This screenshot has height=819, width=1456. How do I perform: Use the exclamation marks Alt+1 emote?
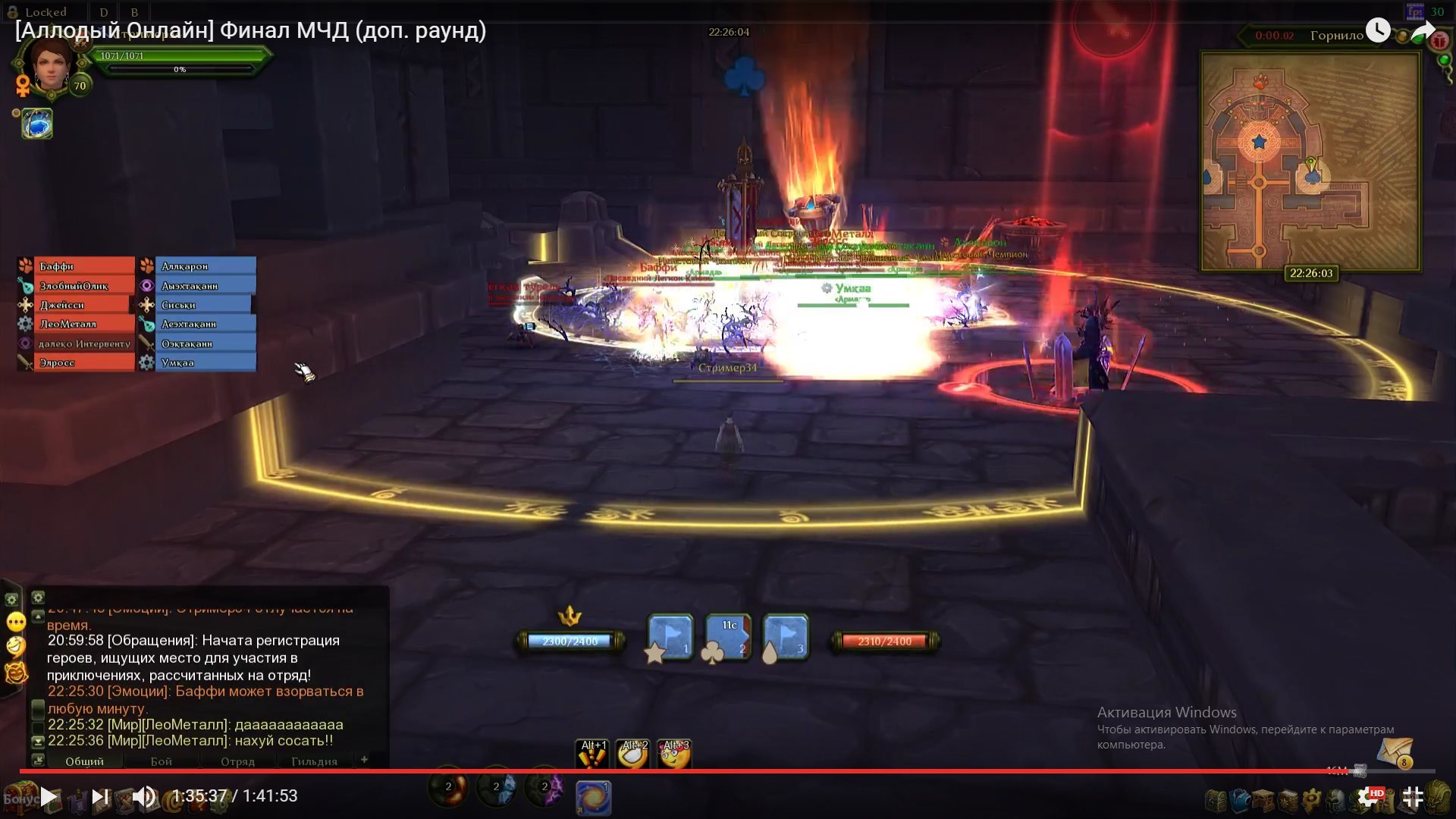click(593, 754)
